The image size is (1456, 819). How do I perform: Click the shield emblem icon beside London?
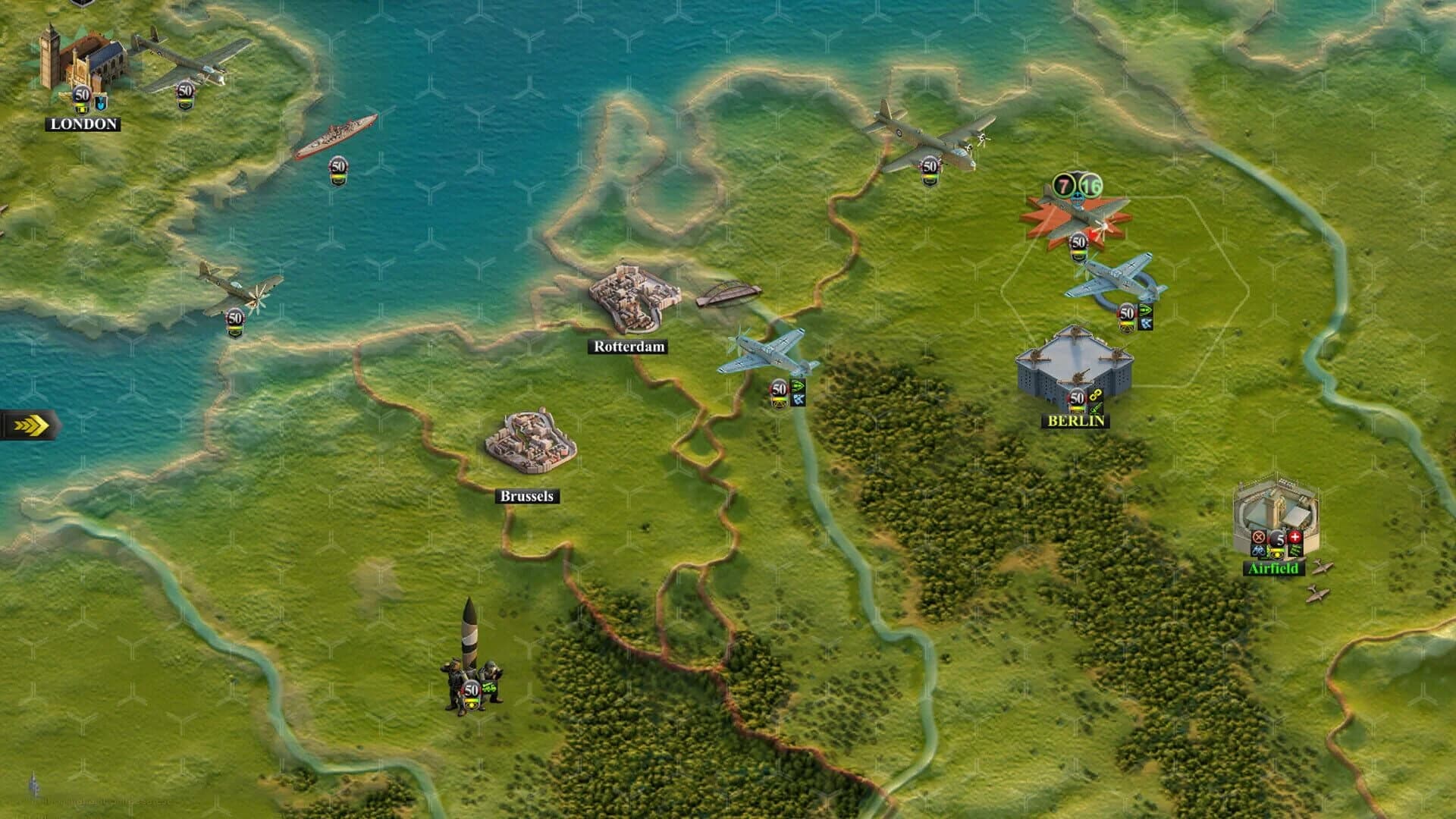[102, 103]
